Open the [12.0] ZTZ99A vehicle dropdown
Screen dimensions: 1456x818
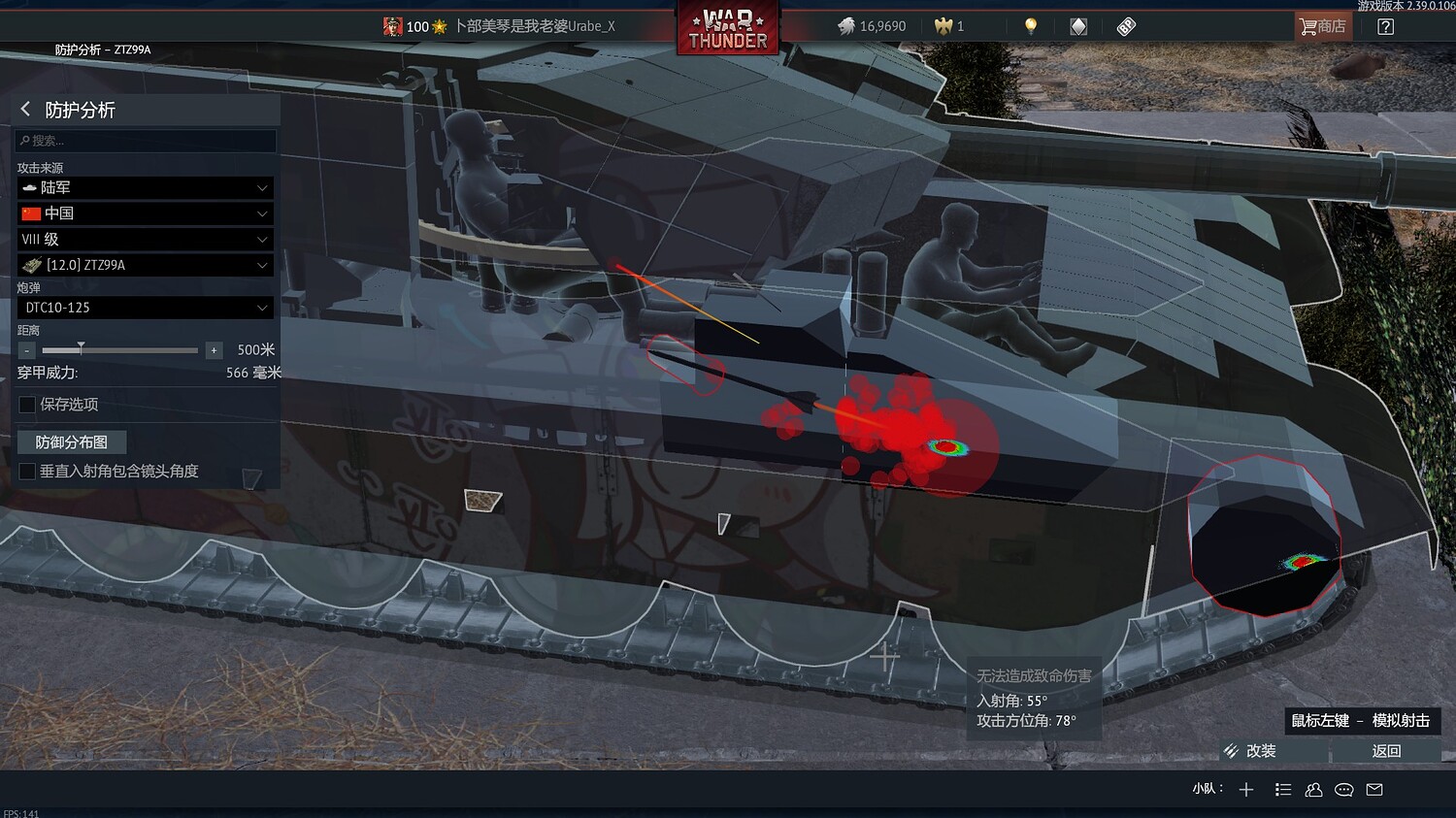tap(144, 264)
